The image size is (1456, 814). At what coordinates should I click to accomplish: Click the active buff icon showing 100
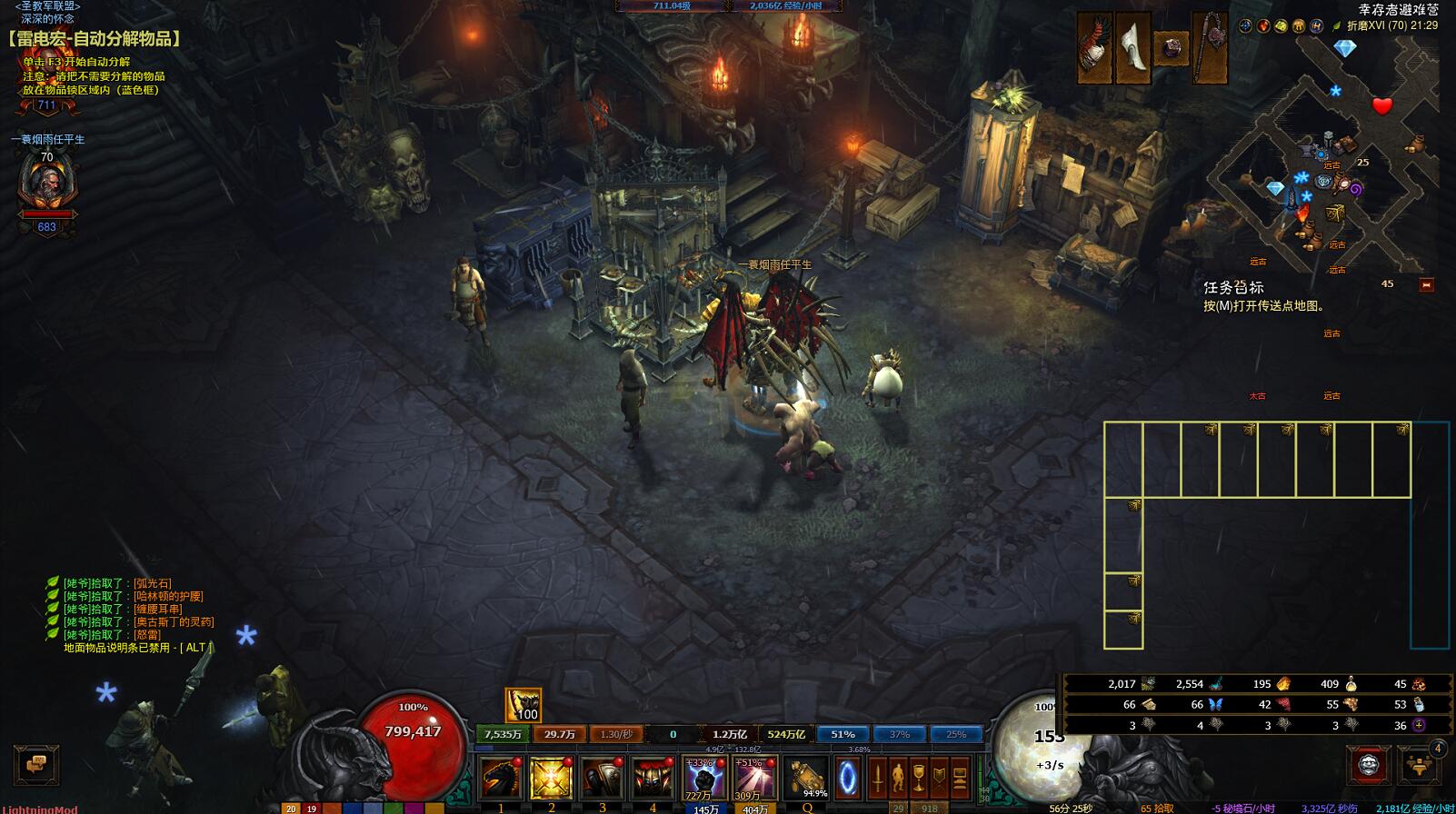[x=523, y=705]
